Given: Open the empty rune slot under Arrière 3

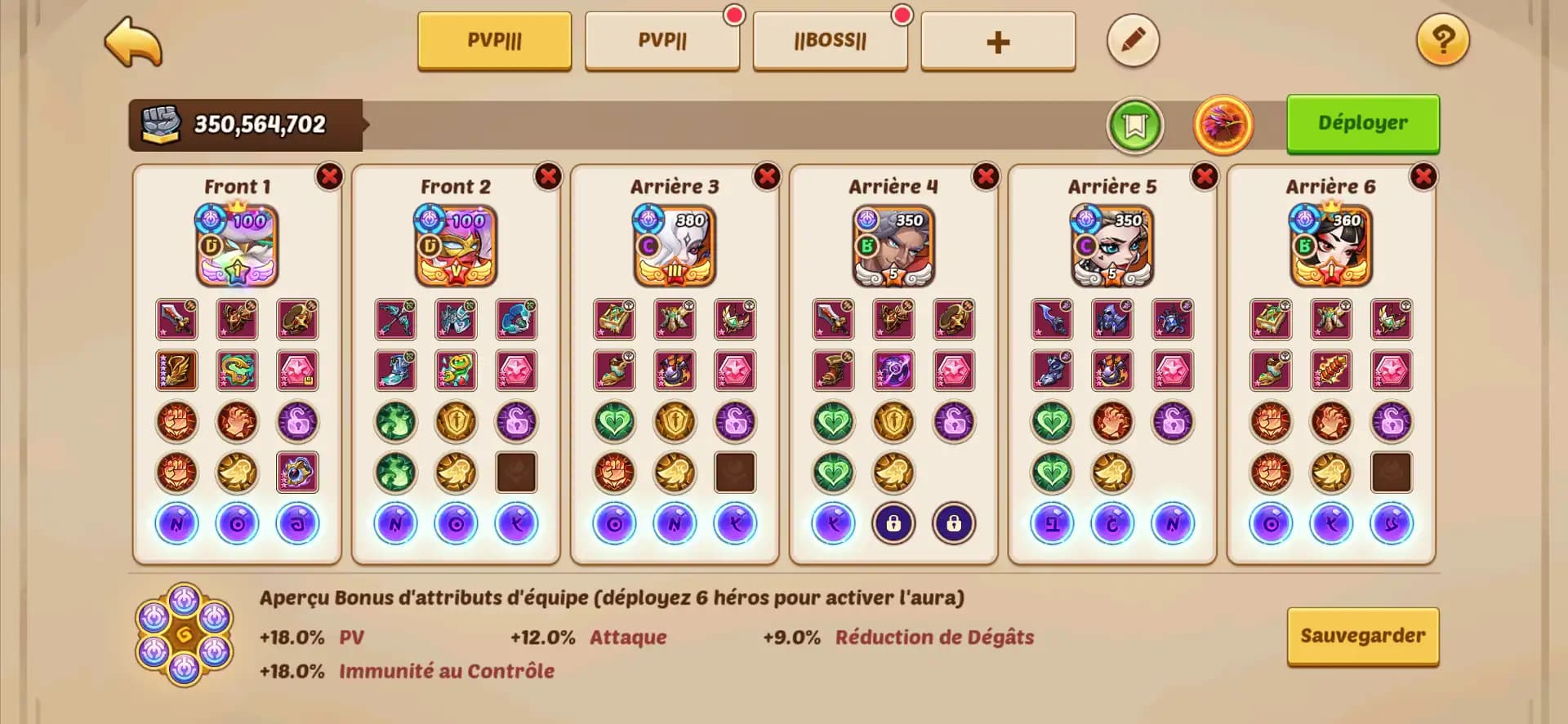Looking at the screenshot, I should pyautogui.click(x=734, y=471).
